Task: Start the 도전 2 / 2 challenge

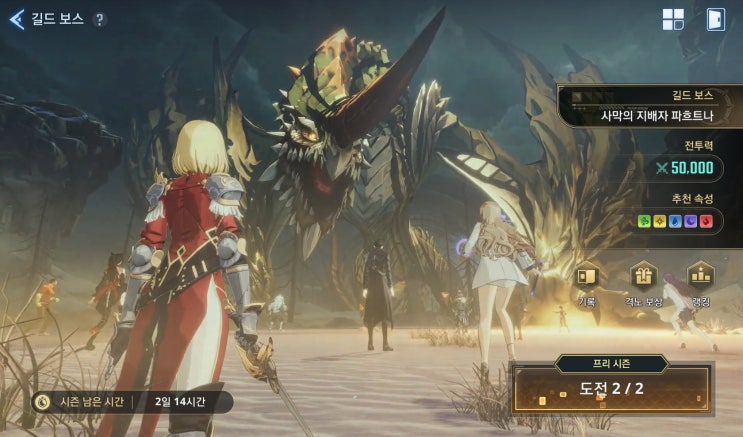Action: [614, 388]
